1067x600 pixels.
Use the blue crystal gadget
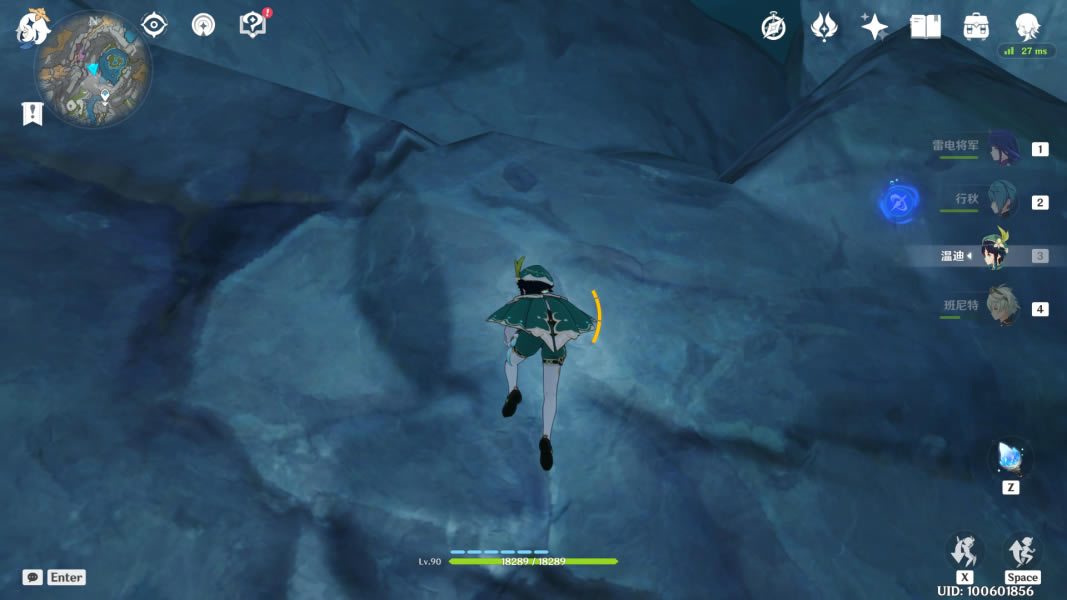click(x=1010, y=459)
